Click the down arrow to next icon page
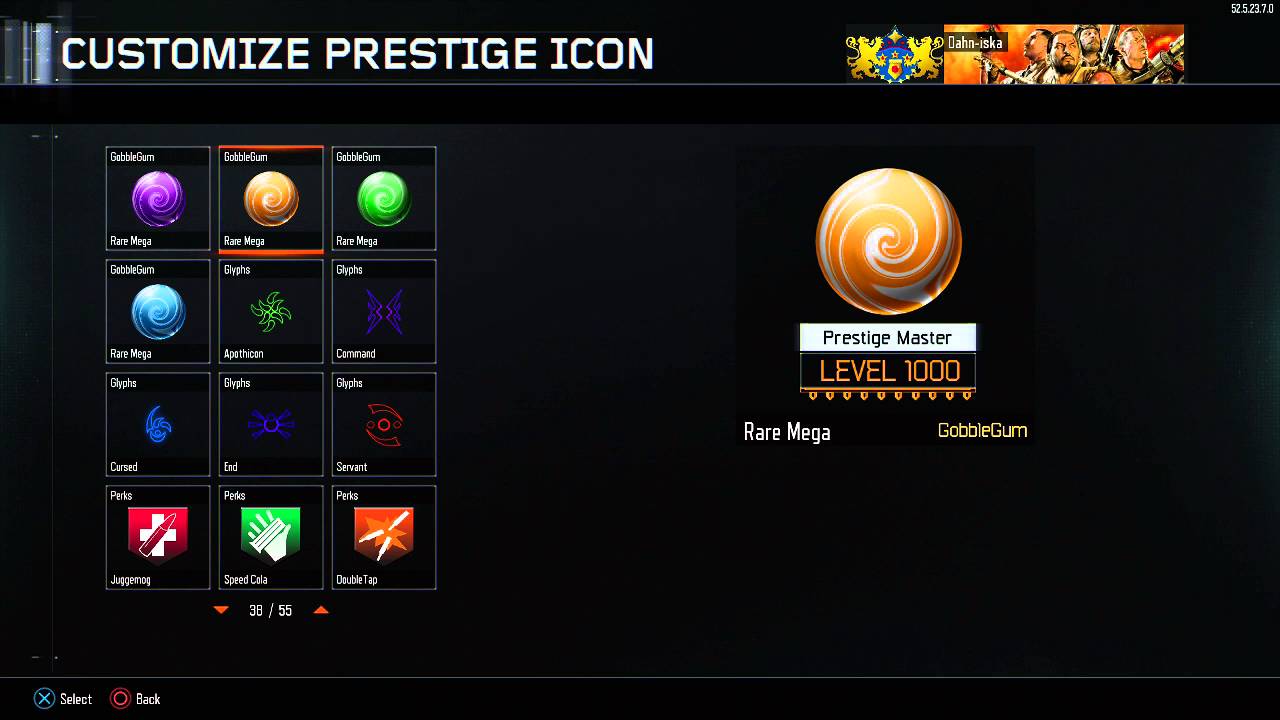This screenshot has height=720, width=1280. [220, 610]
